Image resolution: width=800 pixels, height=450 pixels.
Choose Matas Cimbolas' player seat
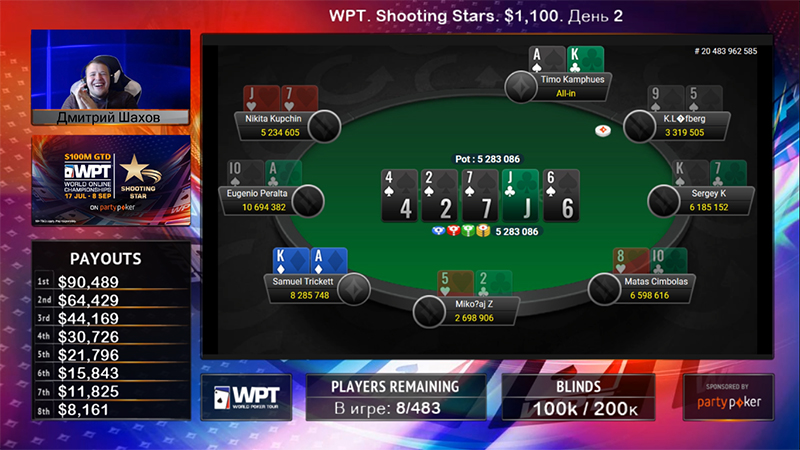(655, 288)
